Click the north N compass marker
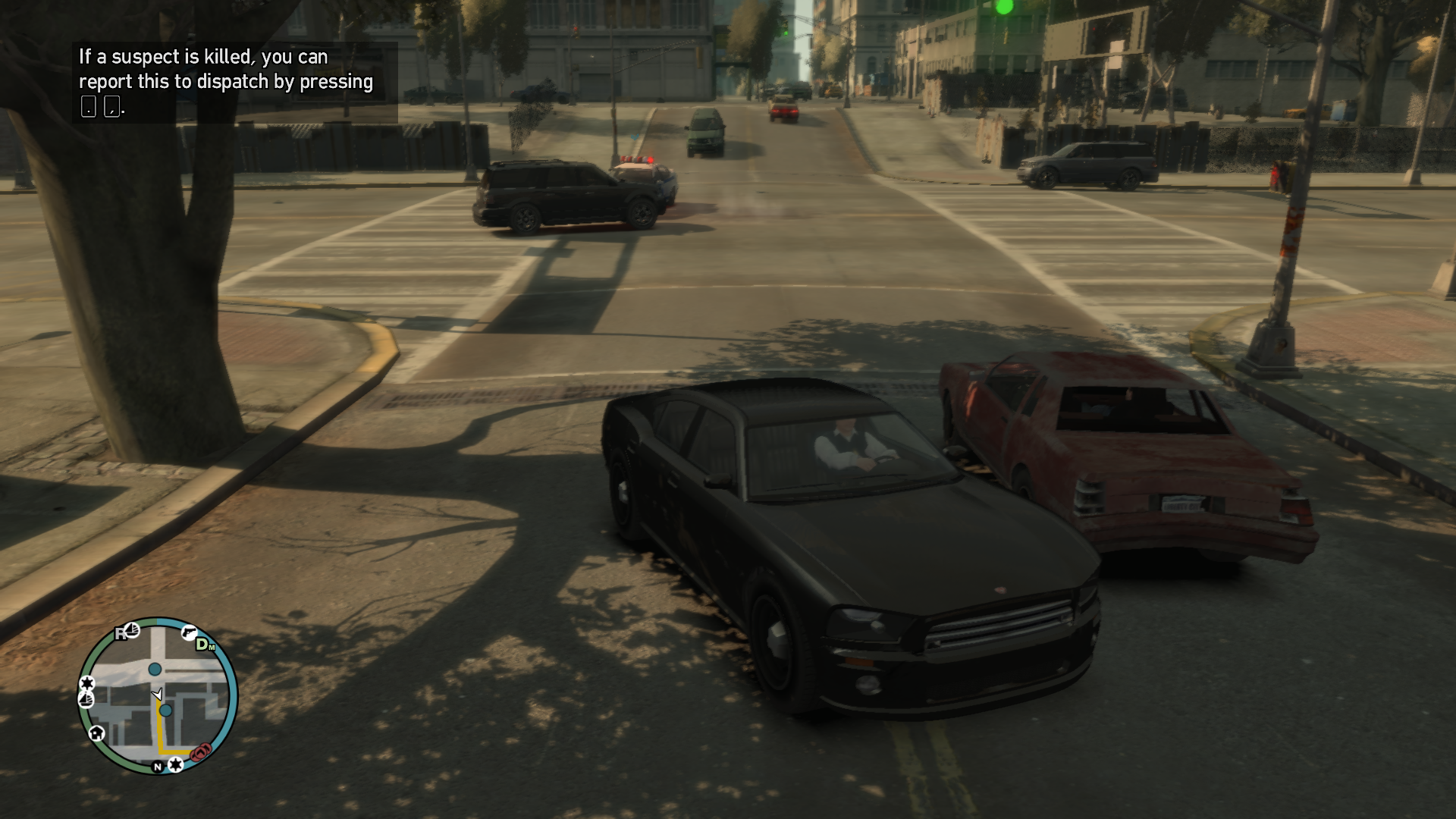 158,767
